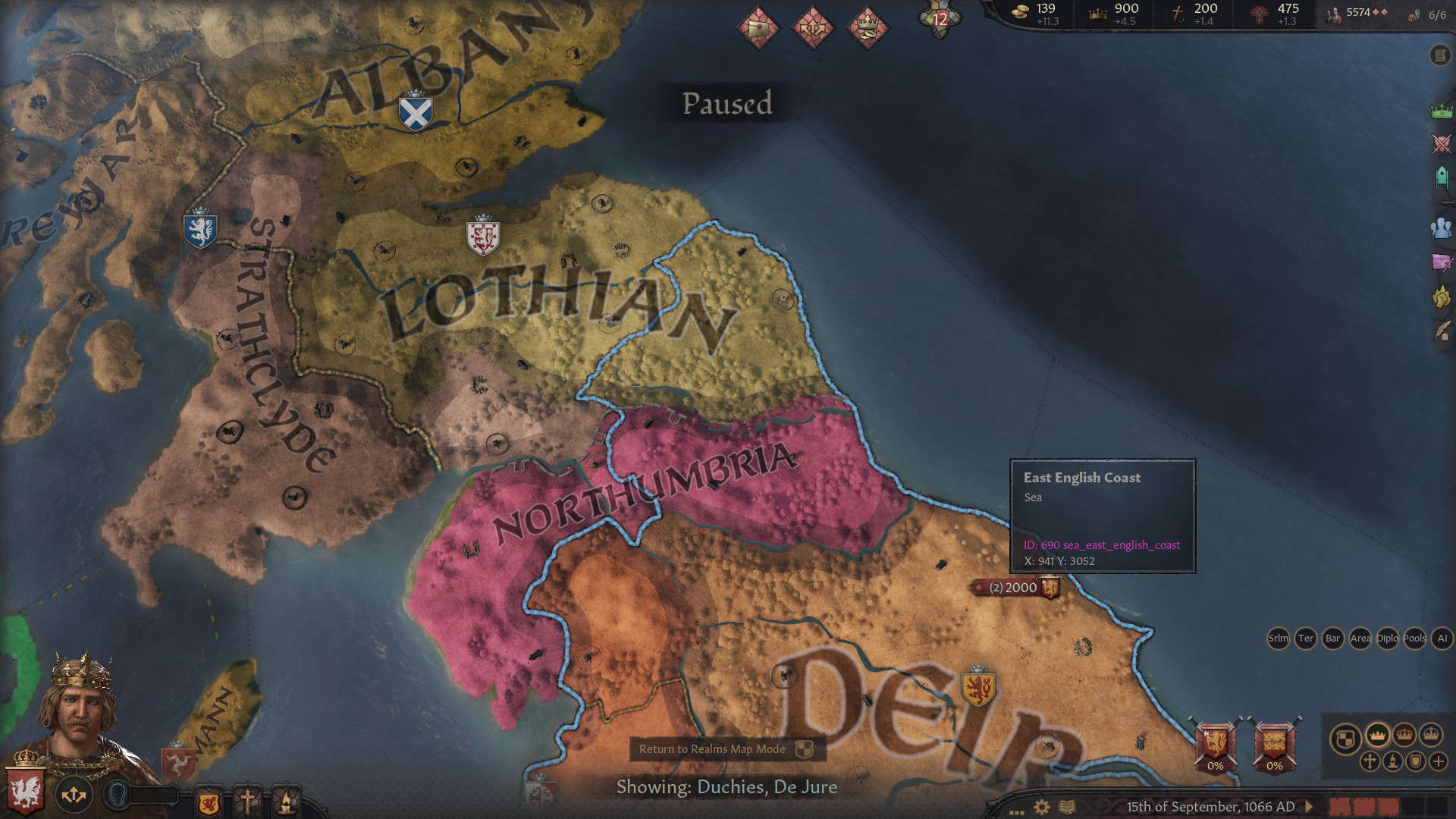Click the plus icon in the bottom-right panel
Screen dimensions: 1456x819
coord(1439,761)
